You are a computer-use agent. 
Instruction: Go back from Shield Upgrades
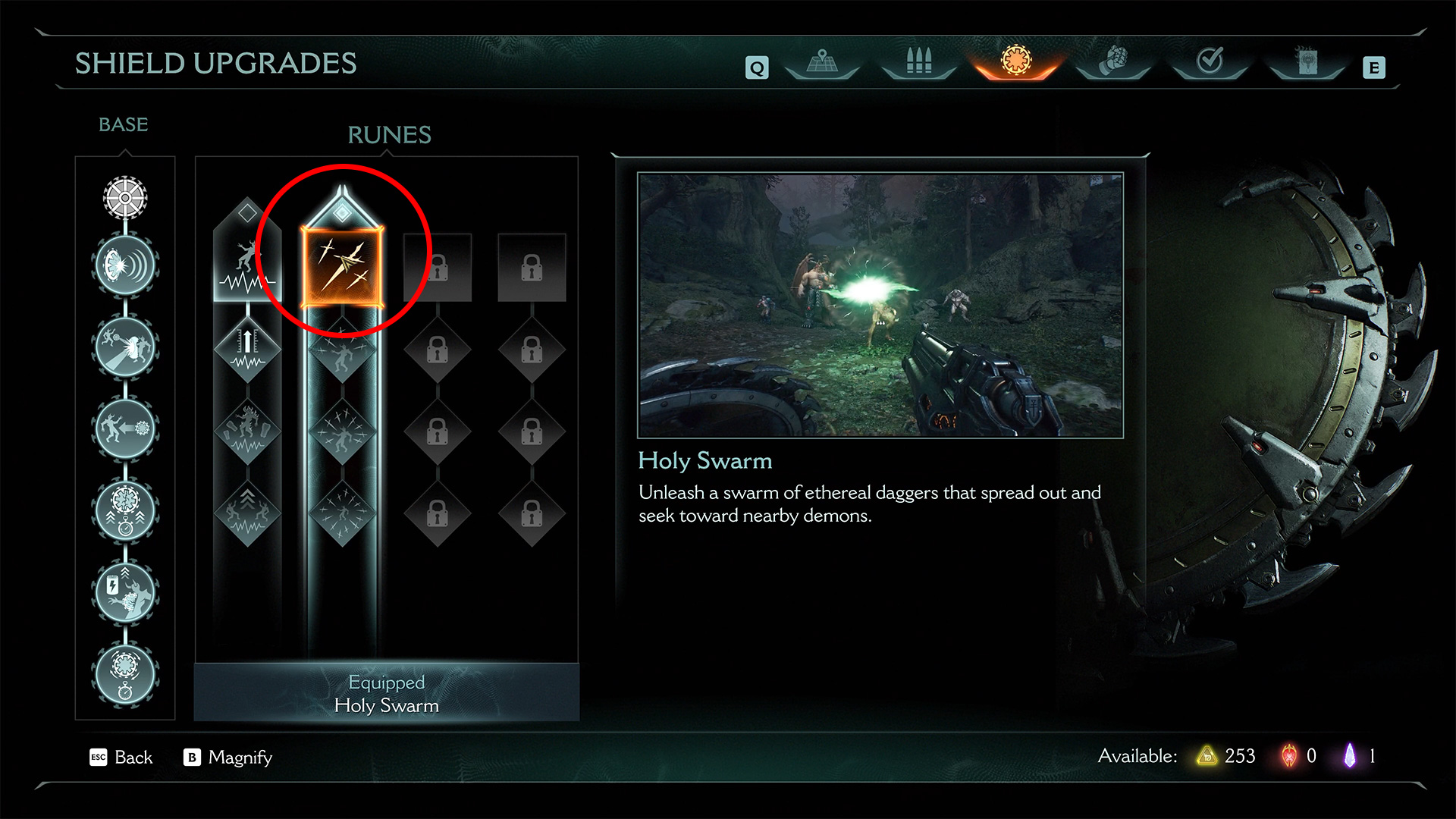[x=121, y=757]
